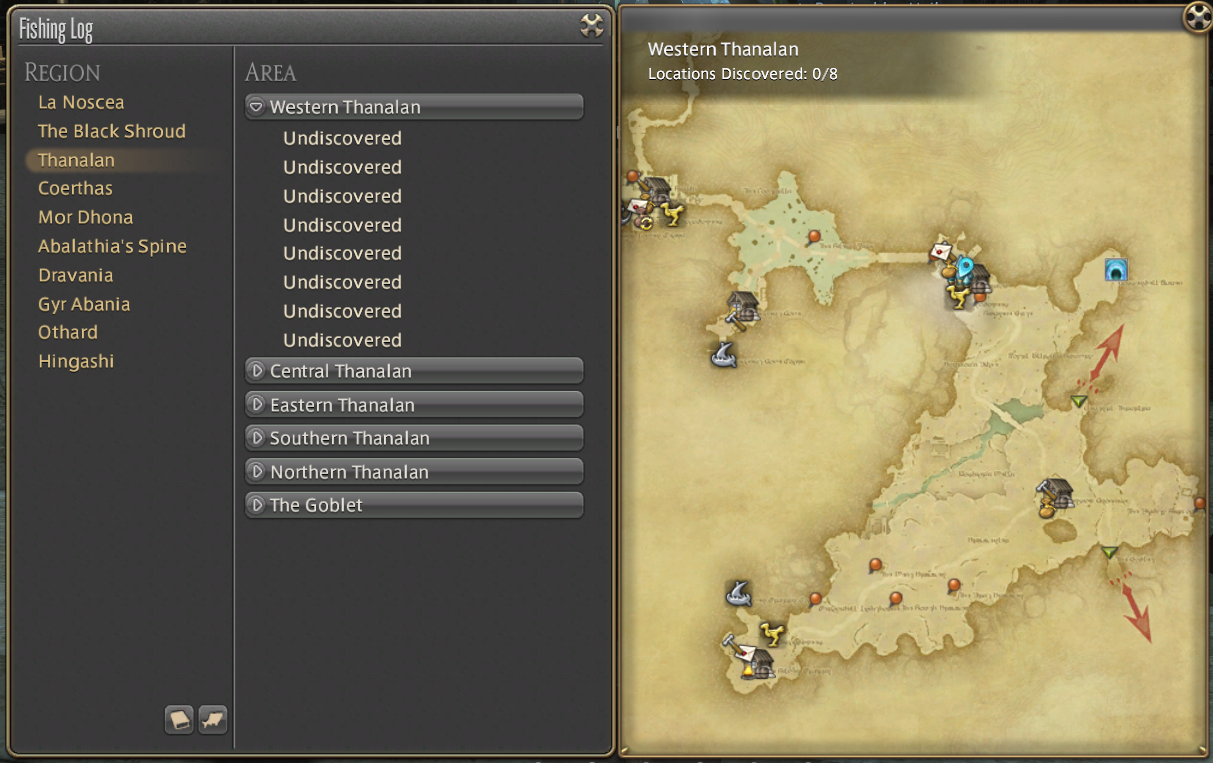Click the fish icon button at bottom of log

point(213,719)
